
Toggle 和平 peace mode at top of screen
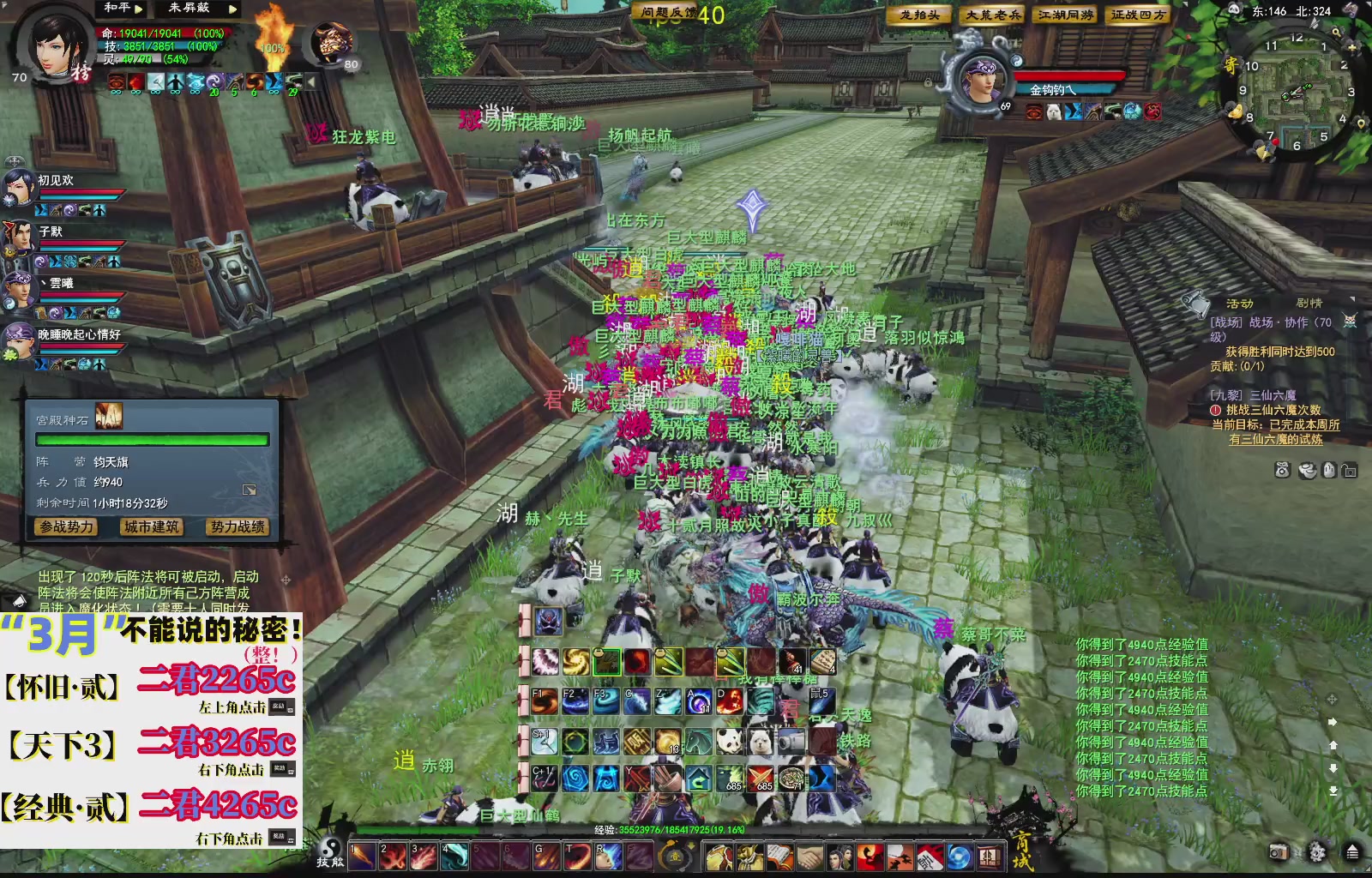(117, 8)
